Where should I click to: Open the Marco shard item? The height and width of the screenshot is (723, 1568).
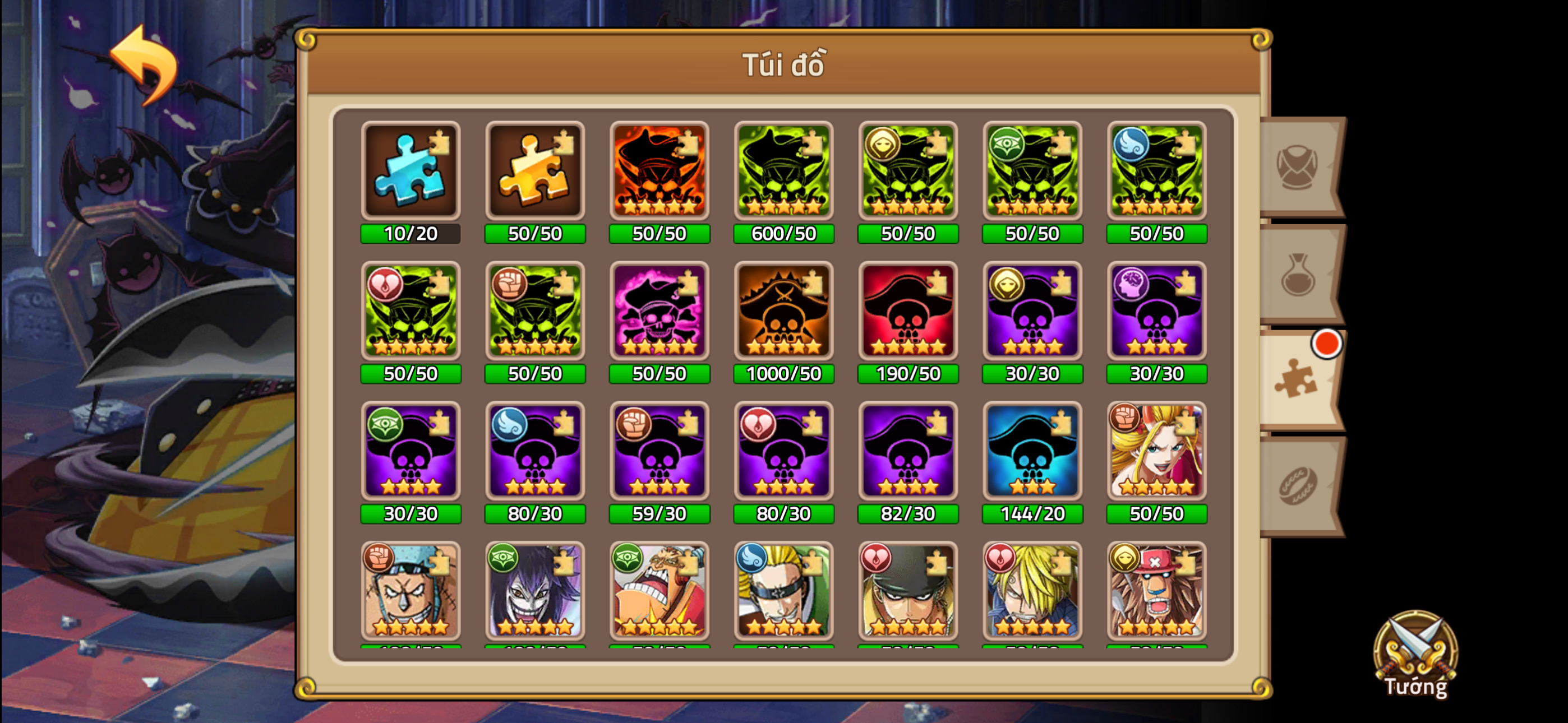coord(784,594)
